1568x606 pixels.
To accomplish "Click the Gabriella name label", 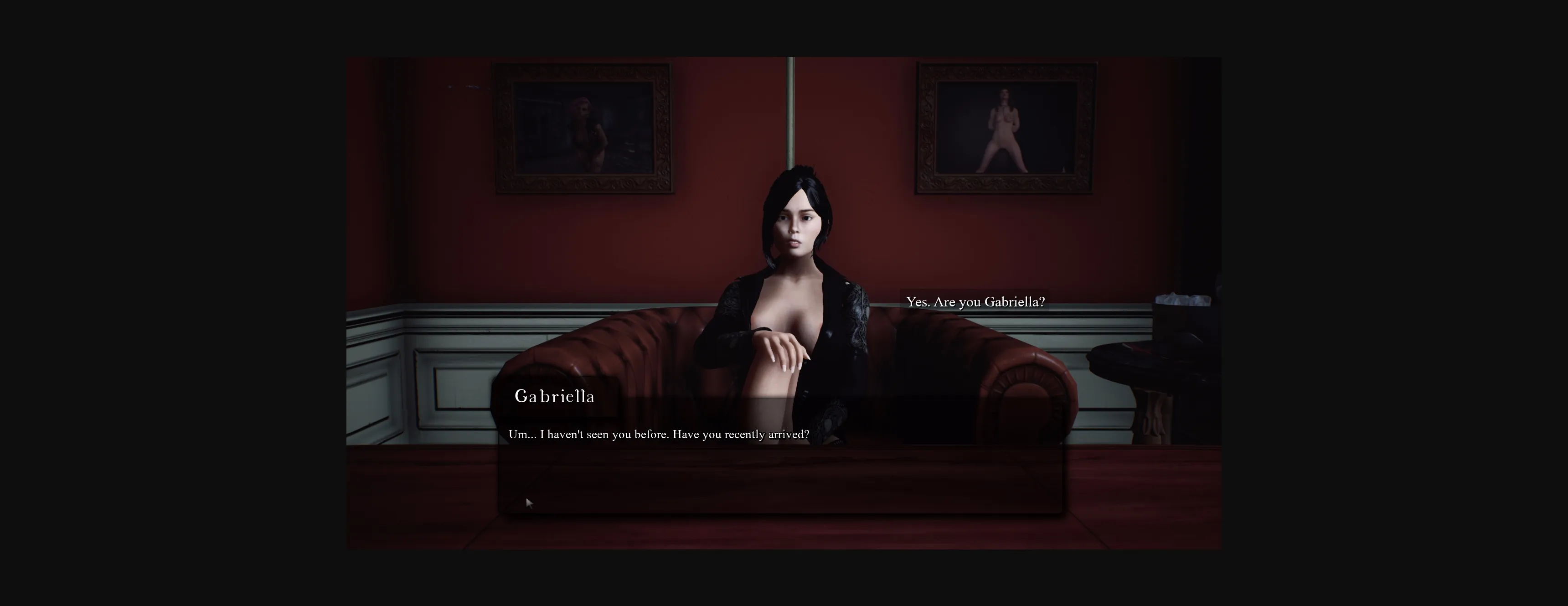I will tap(555, 397).
